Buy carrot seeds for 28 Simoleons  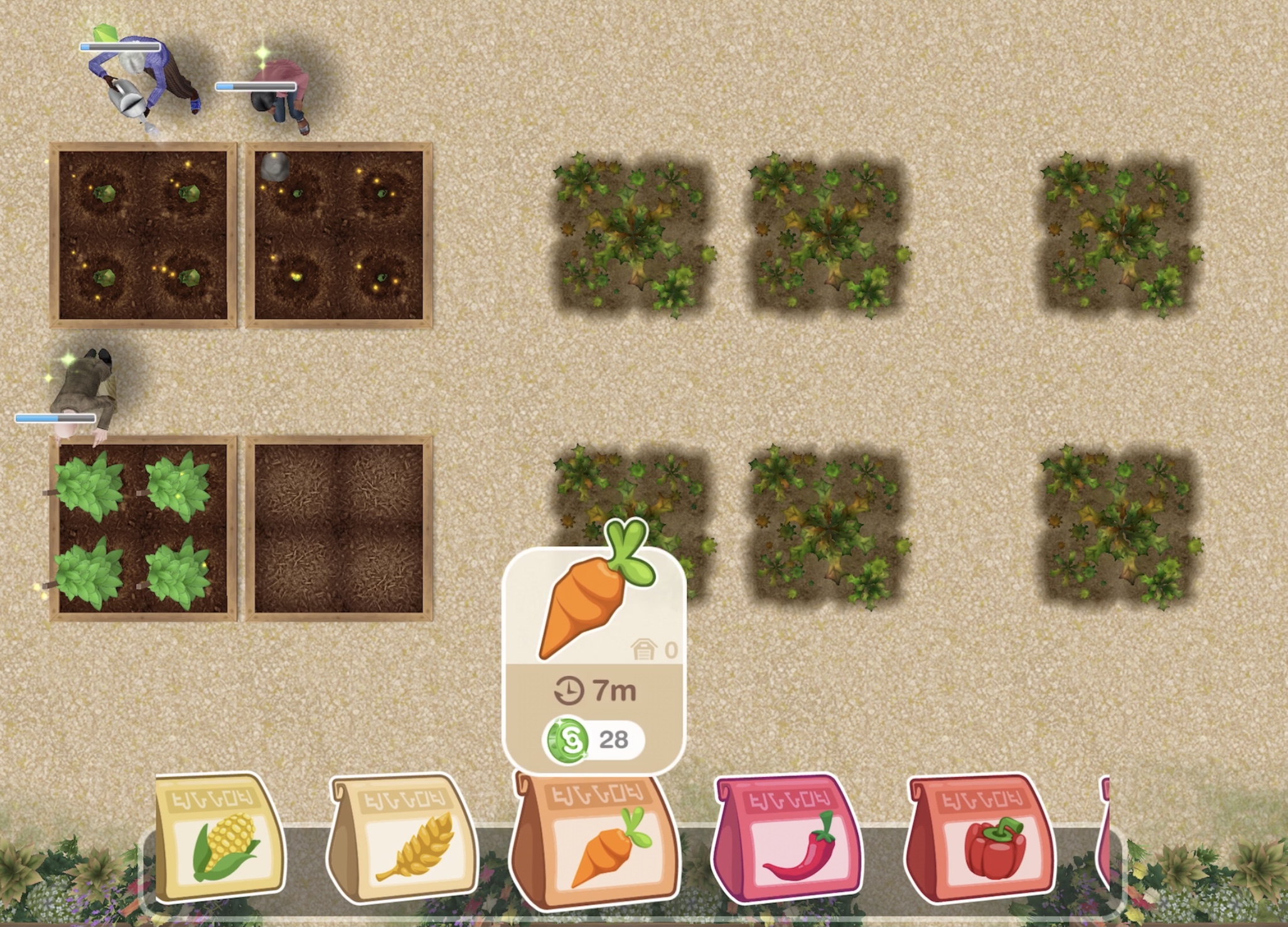(594, 739)
